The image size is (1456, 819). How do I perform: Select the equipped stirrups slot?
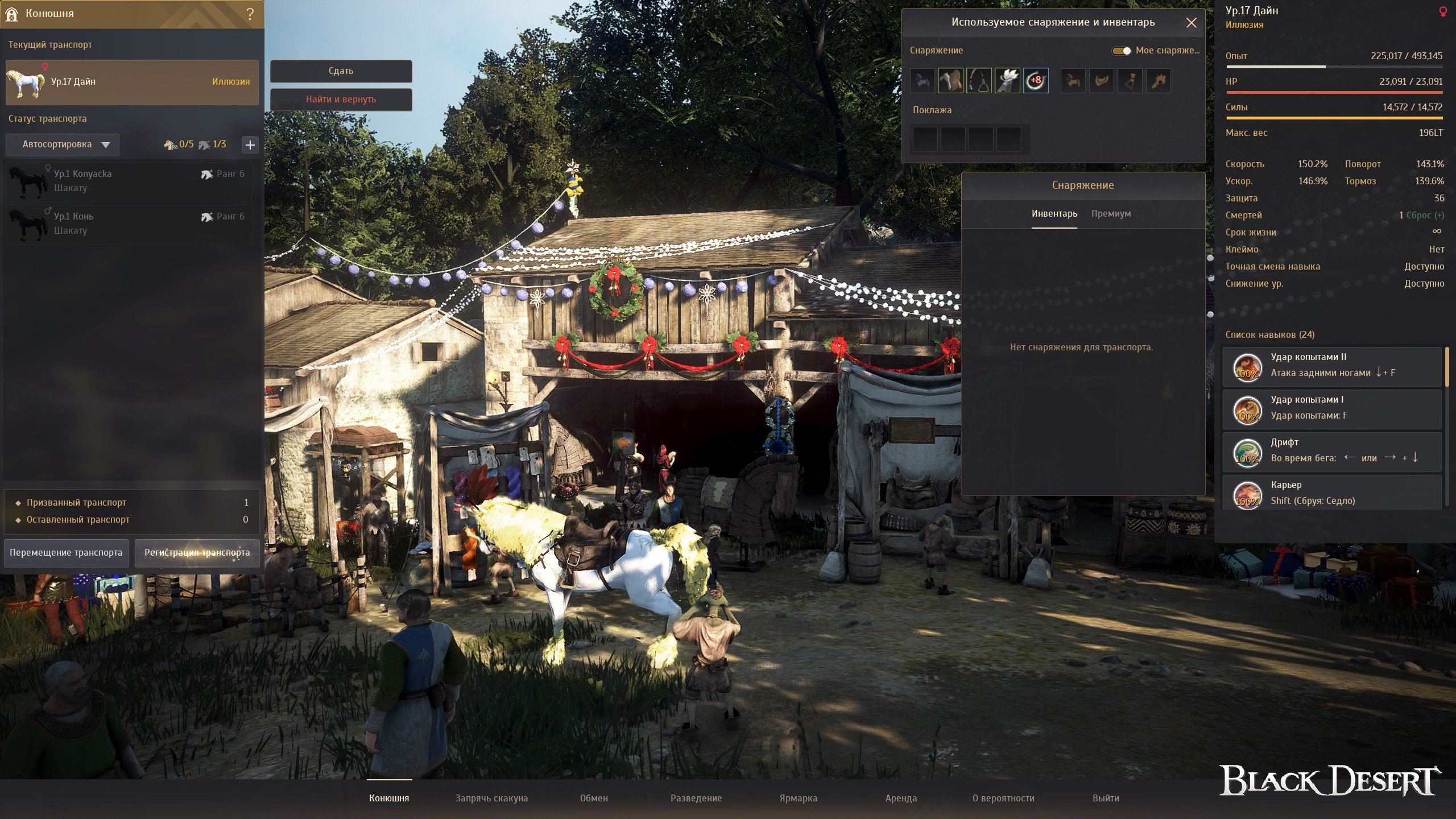click(x=979, y=81)
